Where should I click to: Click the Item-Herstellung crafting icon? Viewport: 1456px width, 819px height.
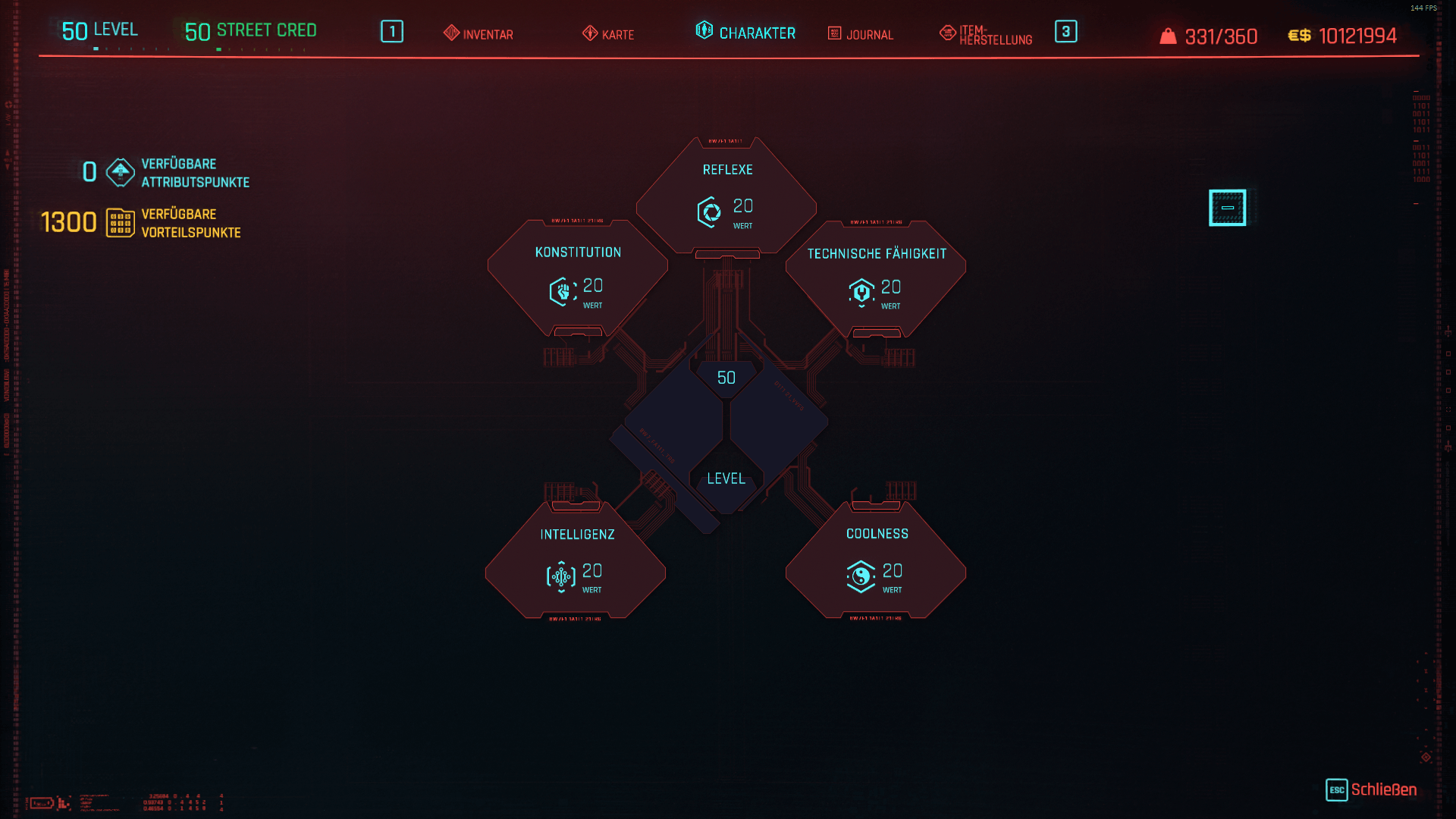coord(946,33)
